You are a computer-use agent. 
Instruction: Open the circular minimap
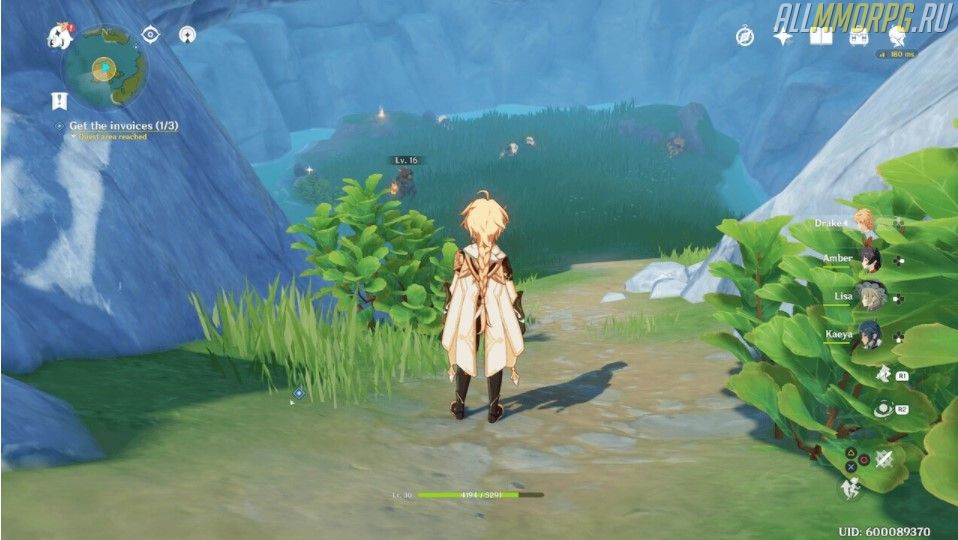click(x=105, y=67)
